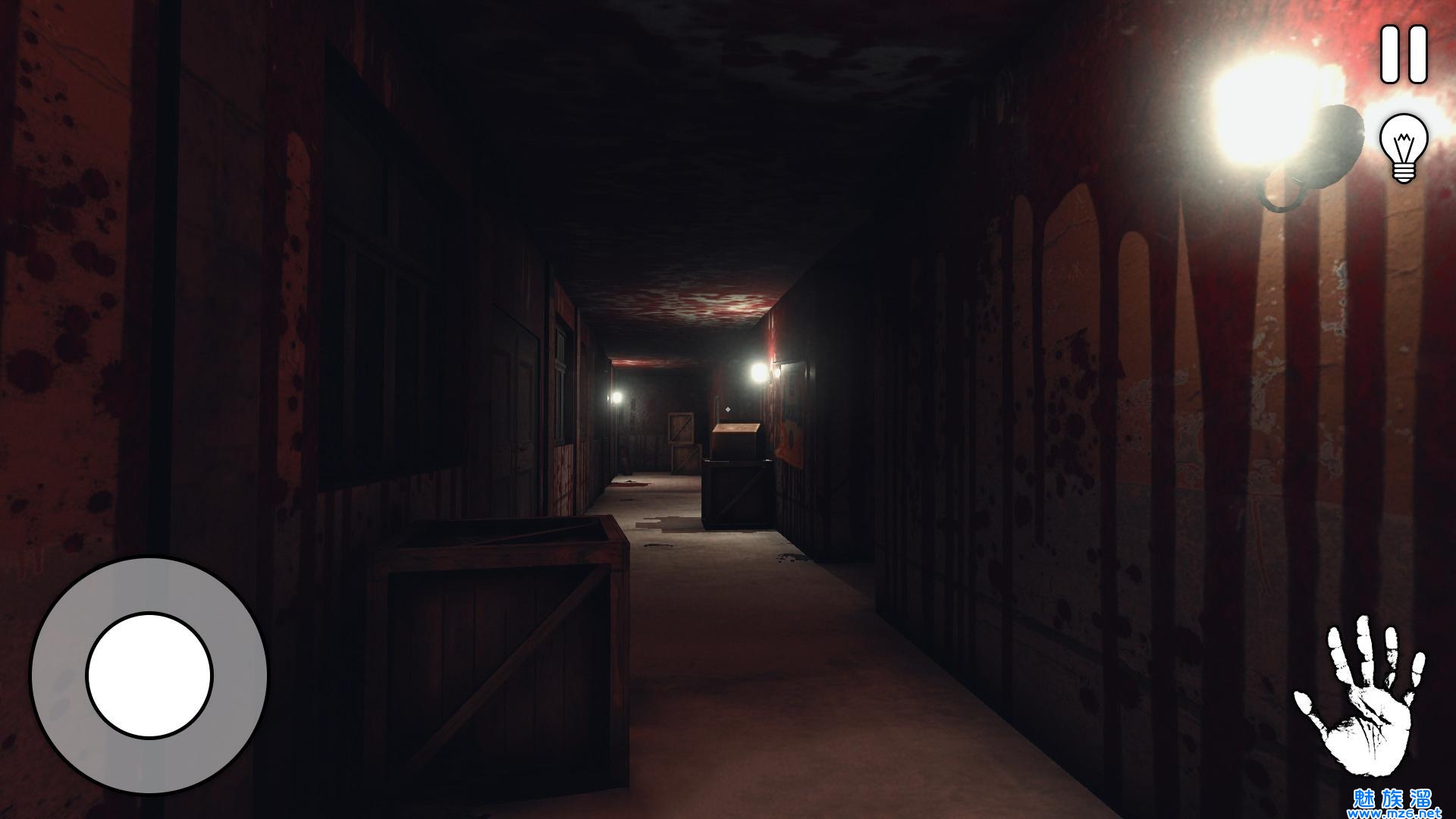This screenshot has height=819, width=1456.
Task: Pause the game with the pause button
Action: 1403,55
